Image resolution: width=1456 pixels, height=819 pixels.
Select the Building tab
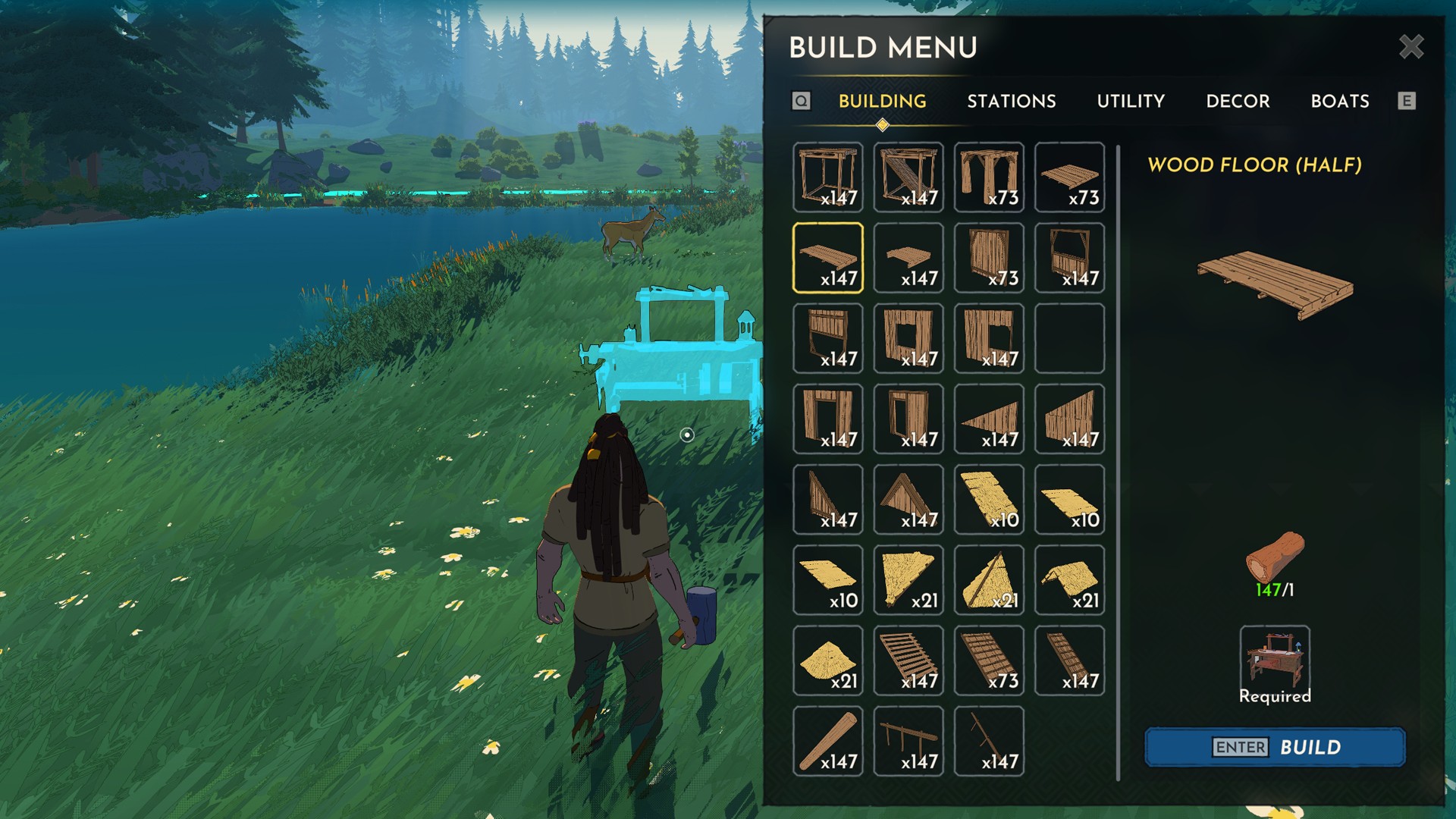pos(882,101)
